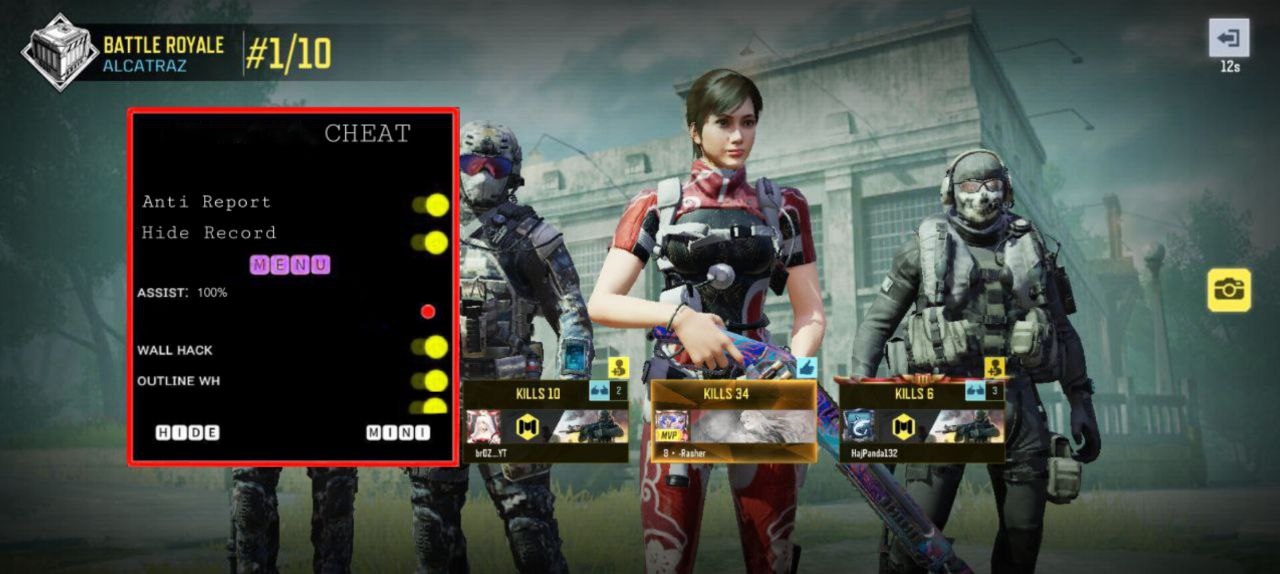
Task: Open the yellow camera screenshot button
Action: pos(1228,290)
